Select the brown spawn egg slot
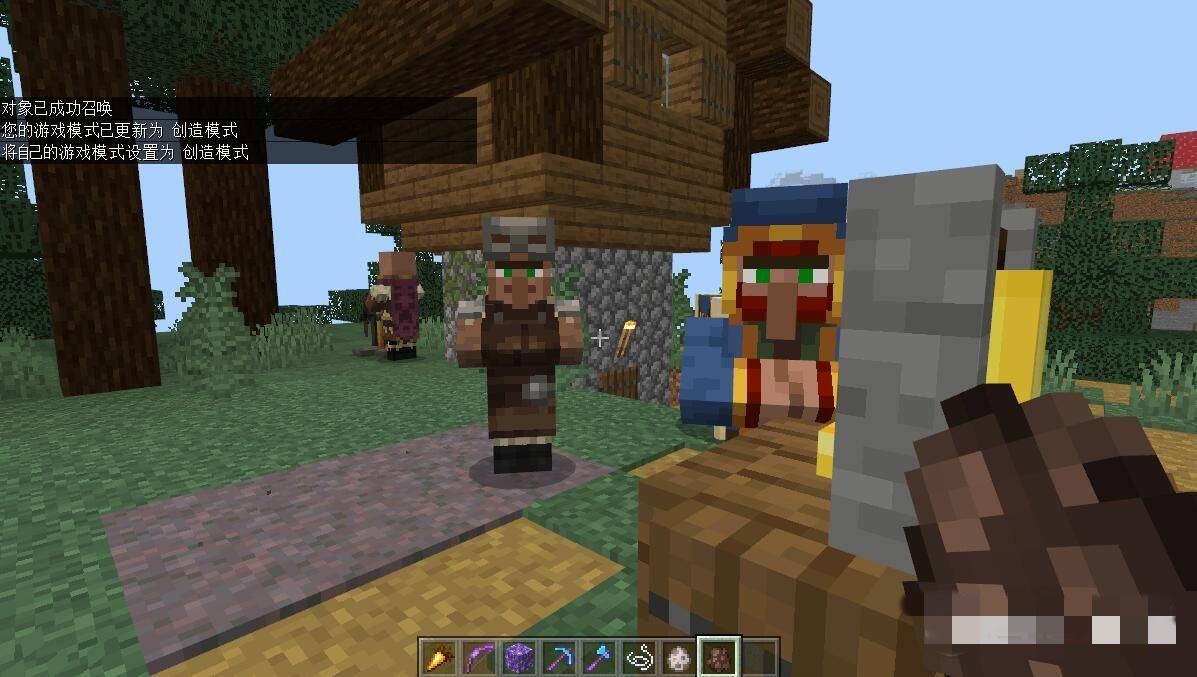 [x=718, y=658]
